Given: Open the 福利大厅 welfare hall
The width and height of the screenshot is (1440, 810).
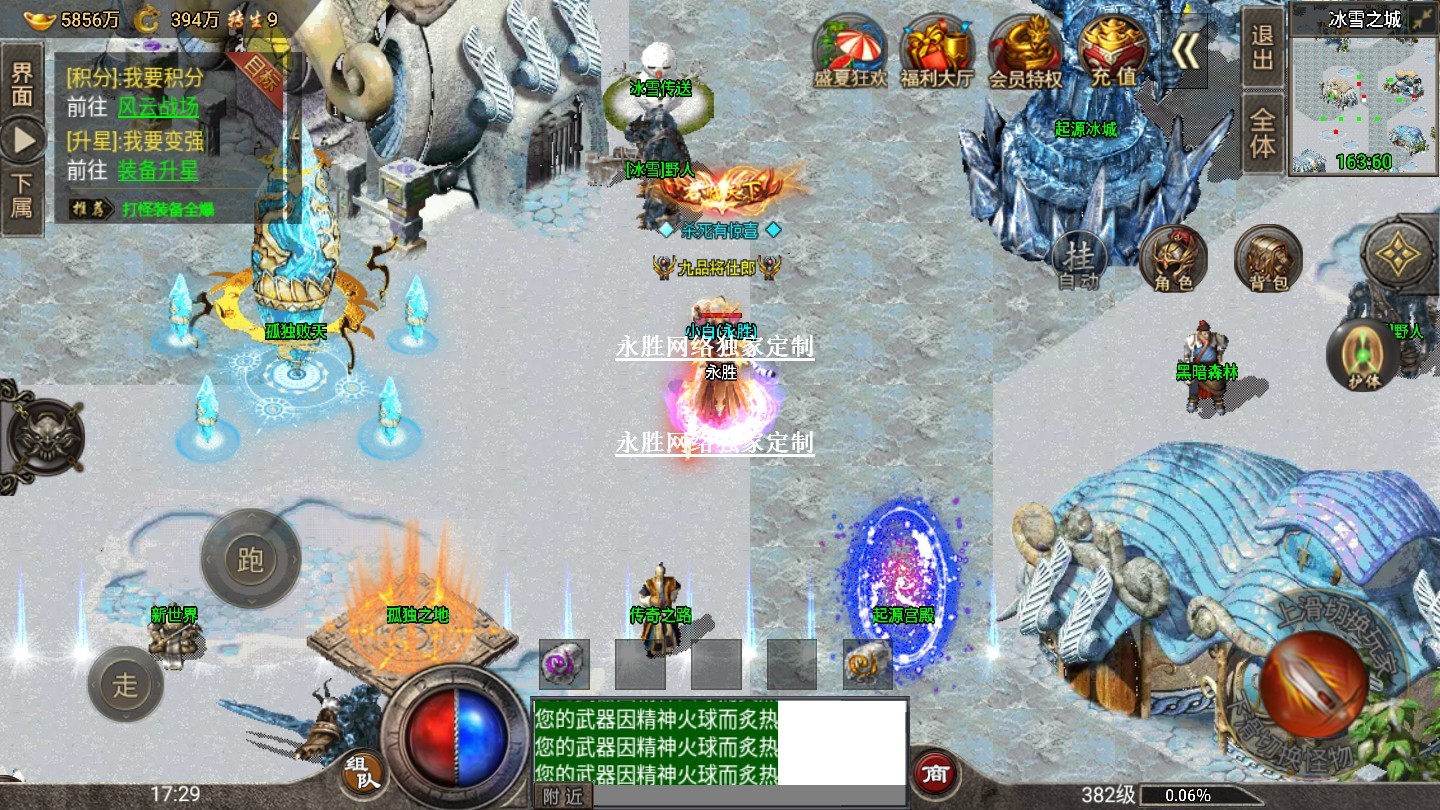Looking at the screenshot, I should (937, 50).
